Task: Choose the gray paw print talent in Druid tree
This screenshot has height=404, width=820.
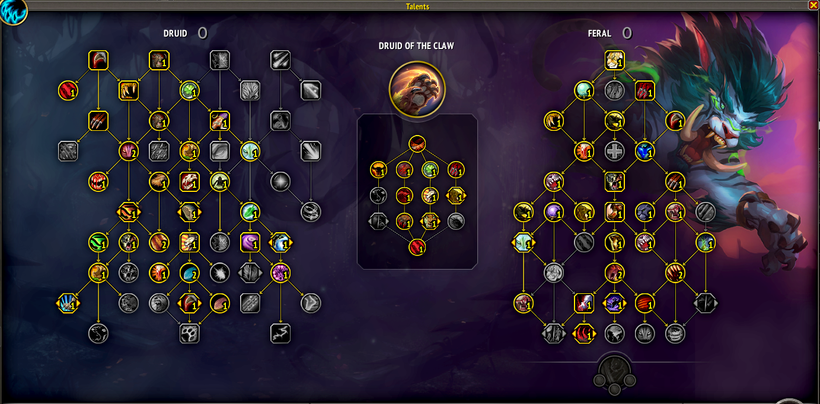Action: [190, 333]
